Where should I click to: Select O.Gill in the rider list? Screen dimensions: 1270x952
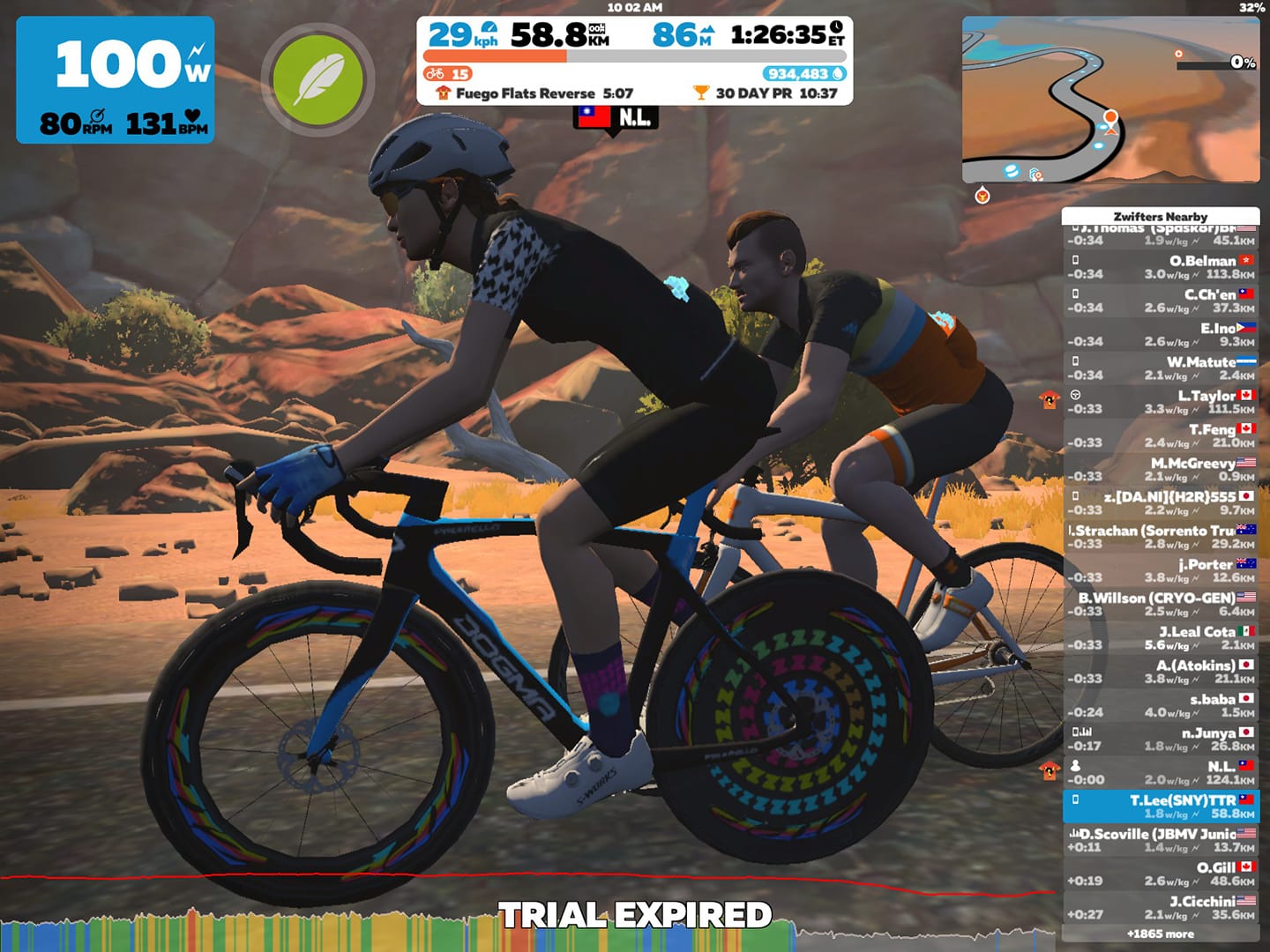(1161, 874)
